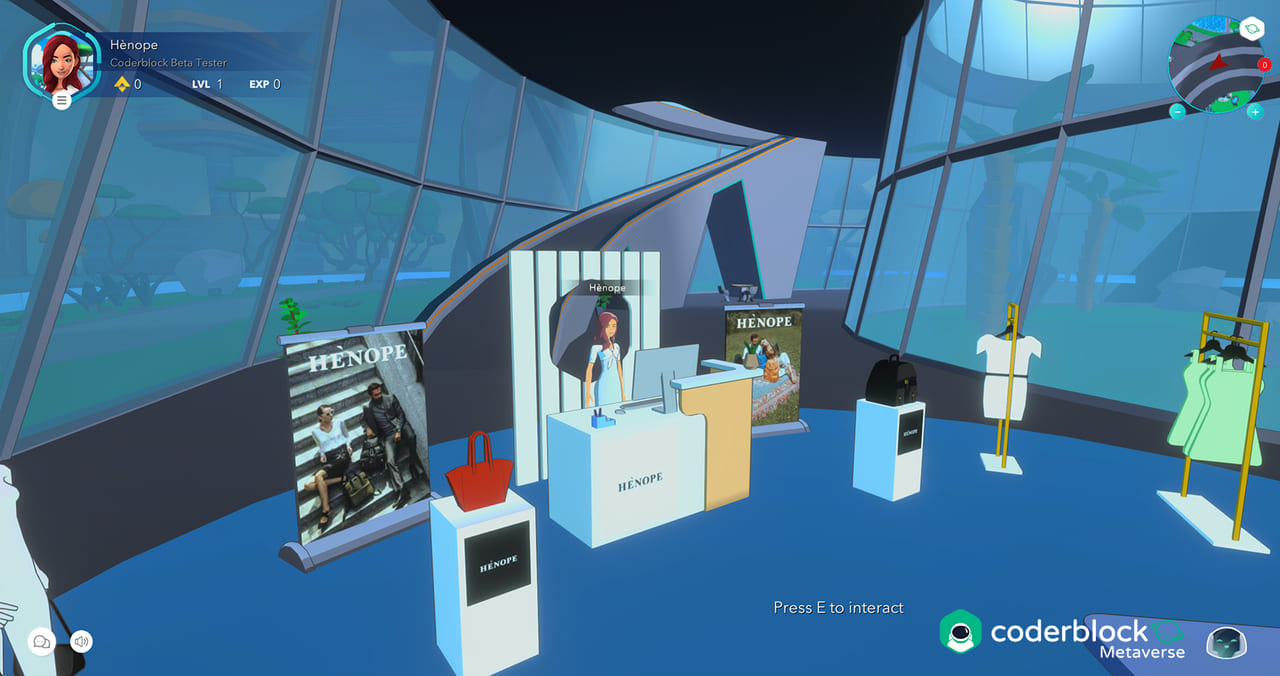Open the chat bubbles button
The image size is (1280, 676).
[x=42, y=642]
